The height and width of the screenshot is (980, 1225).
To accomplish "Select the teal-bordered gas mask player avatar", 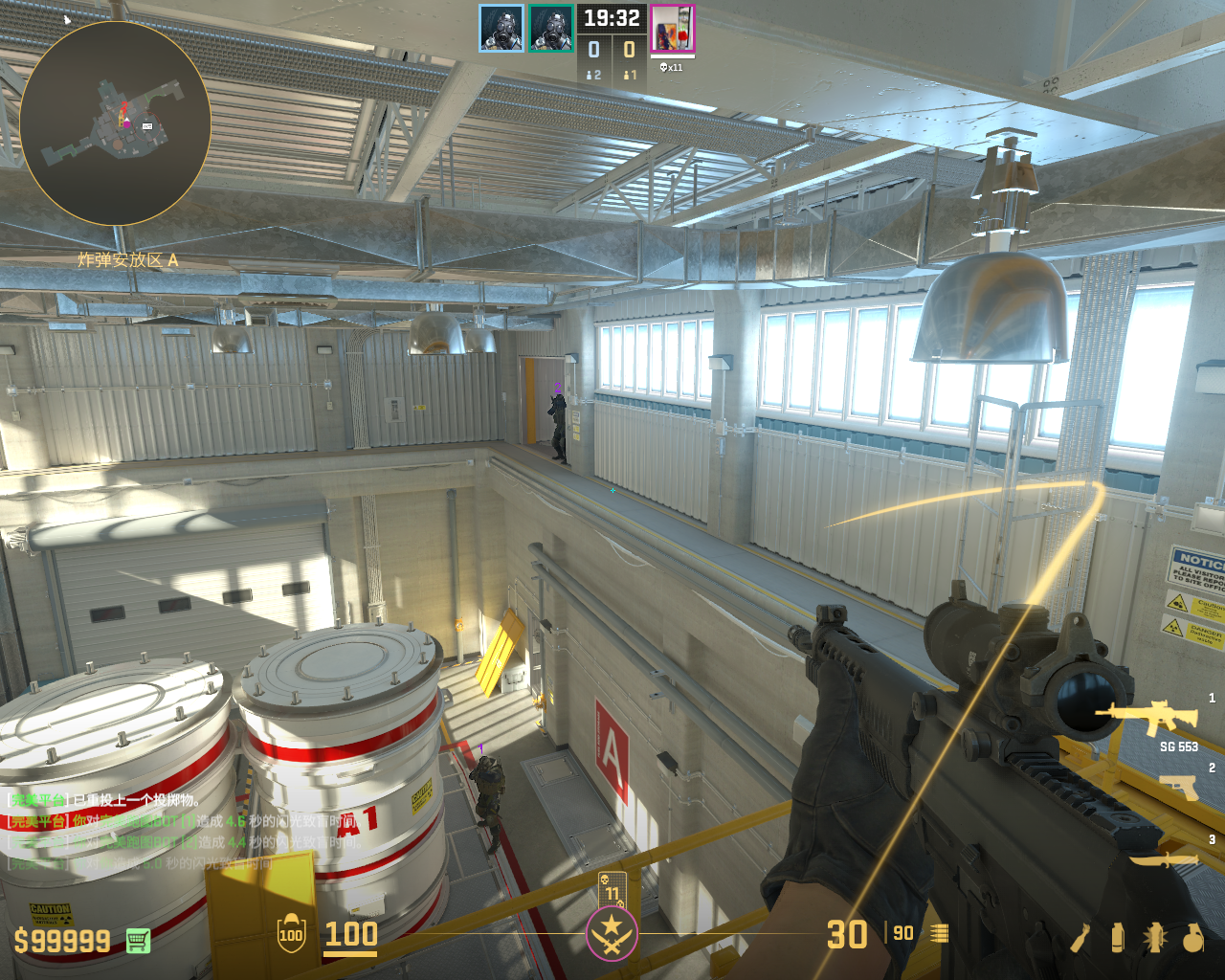I will (x=551, y=29).
